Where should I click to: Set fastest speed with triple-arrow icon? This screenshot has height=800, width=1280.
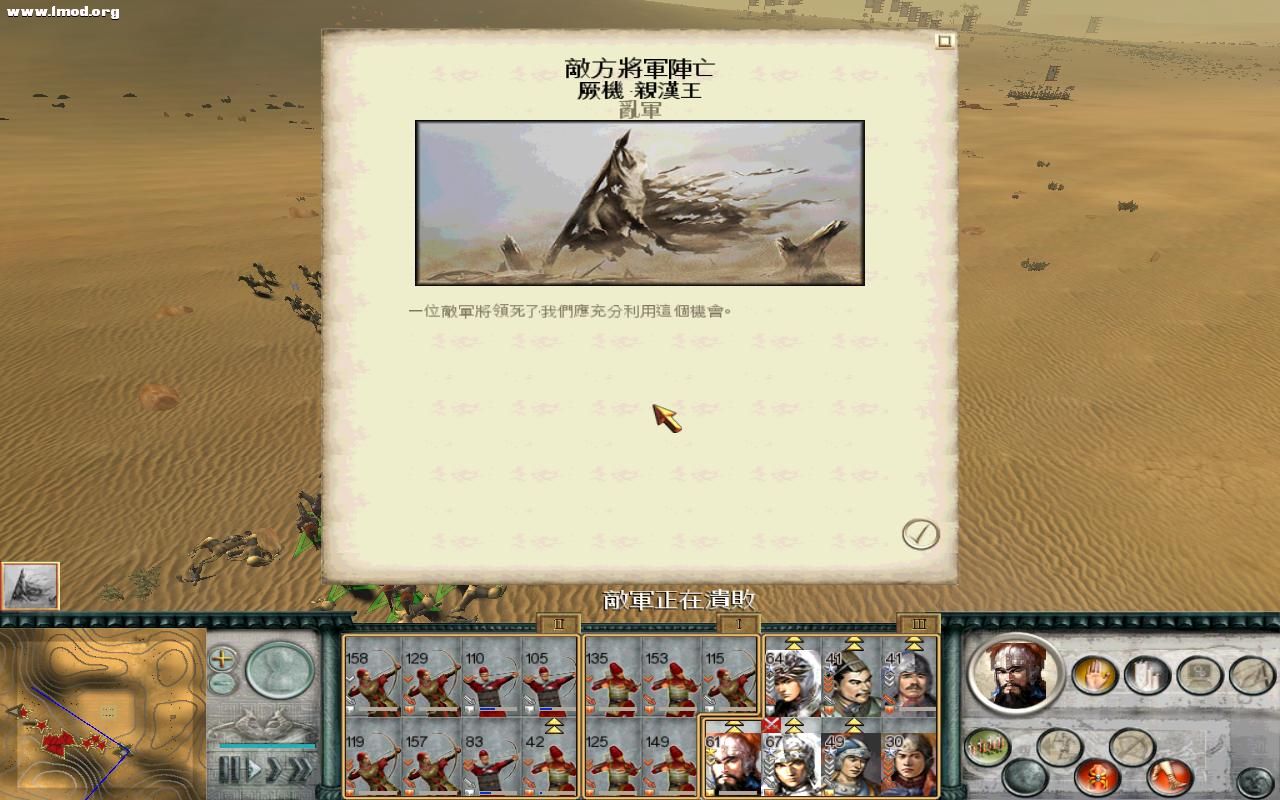pos(300,769)
